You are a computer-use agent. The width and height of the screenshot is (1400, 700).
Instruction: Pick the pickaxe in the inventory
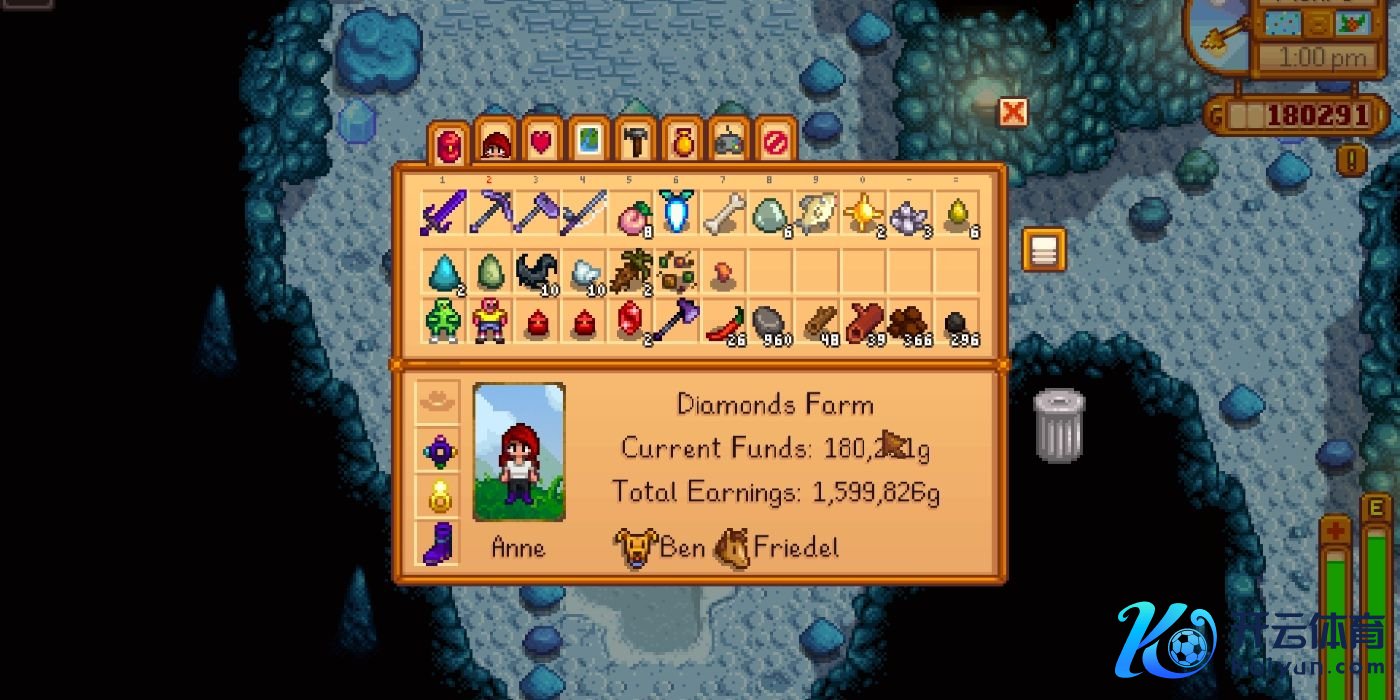pos(490,213)
